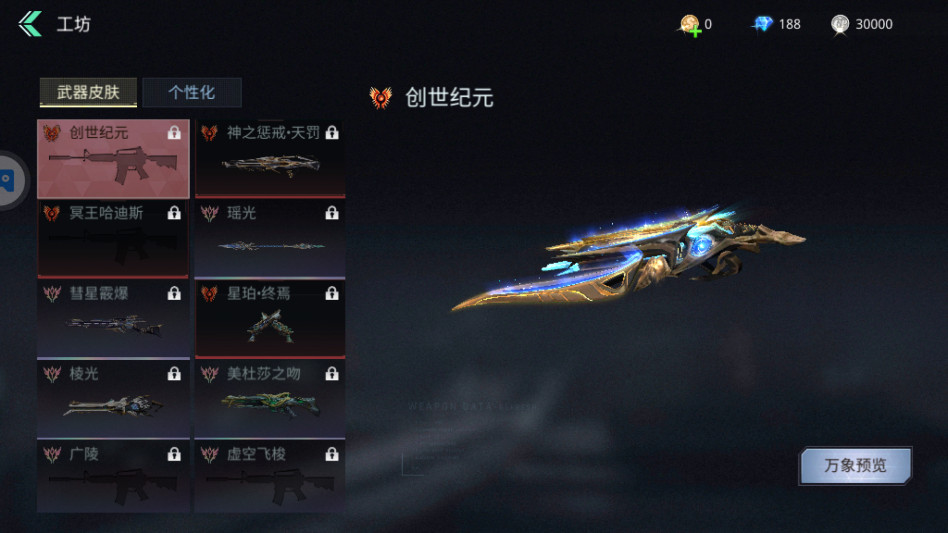948x533 pixels.
Task: Select the 广陵 skin tile
Action: [x=113, y=475]
